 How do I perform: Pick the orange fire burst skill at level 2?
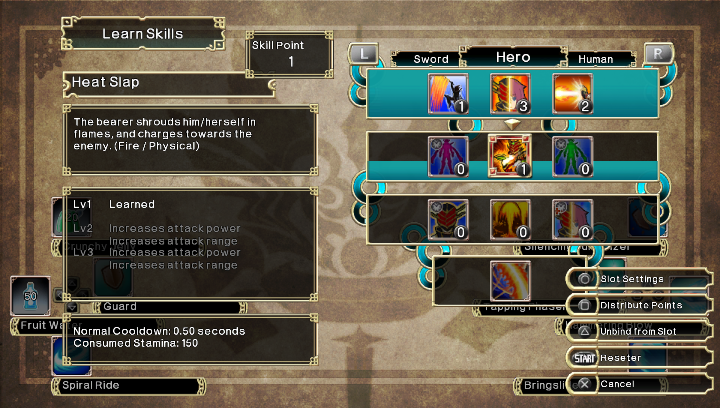coord(571,93)
